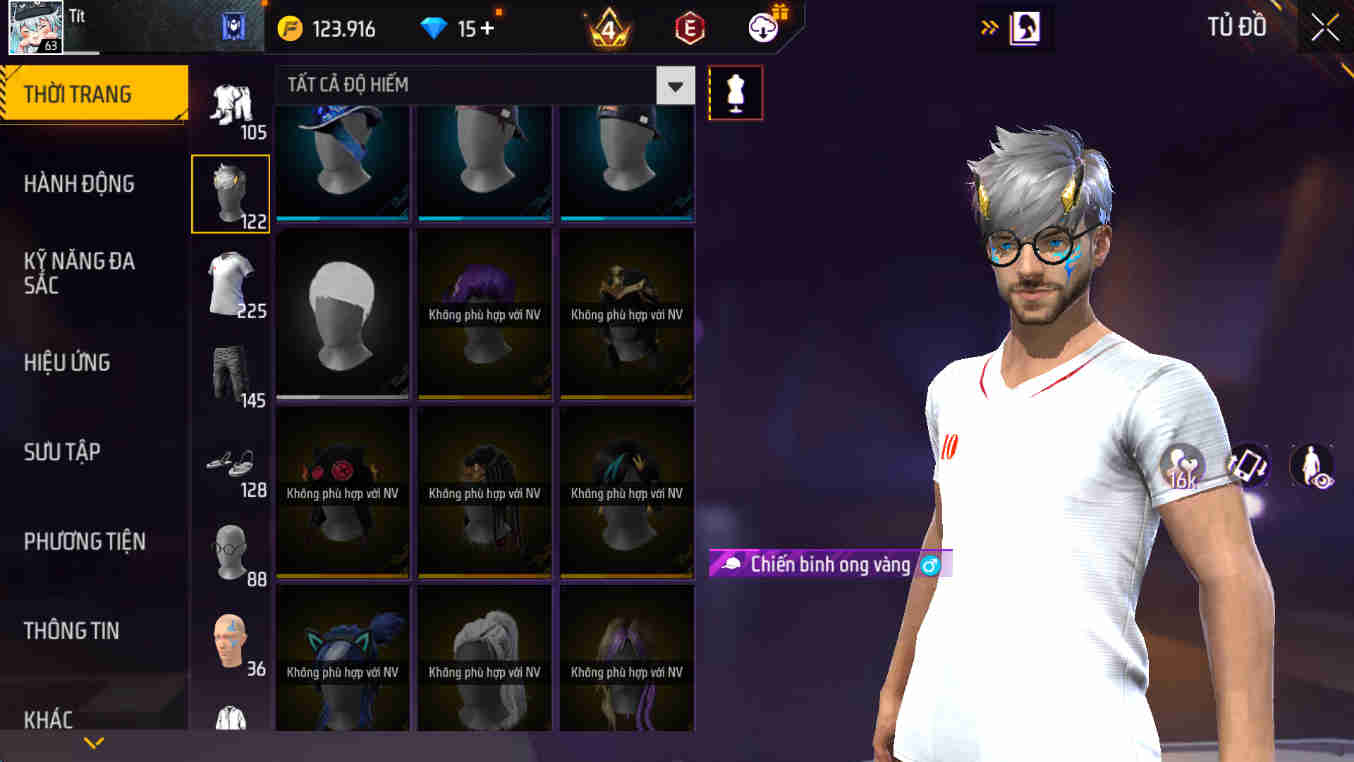Open the pants category icon above hair
This screenshot has height=762, width=1354.
tap(230, 105)
